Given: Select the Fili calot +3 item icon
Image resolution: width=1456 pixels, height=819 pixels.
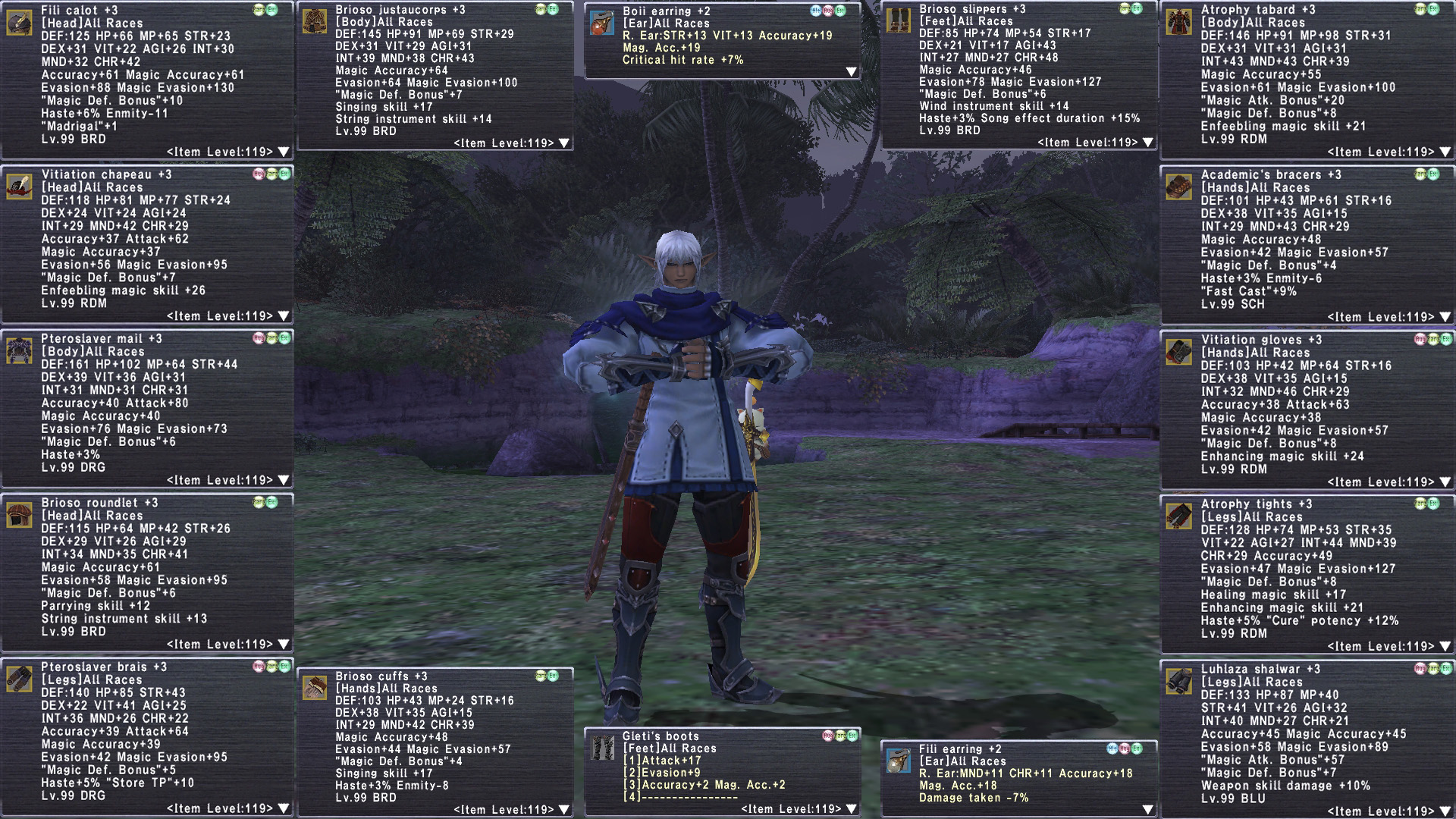Looking at the screenshot, I should coord(19,23).
